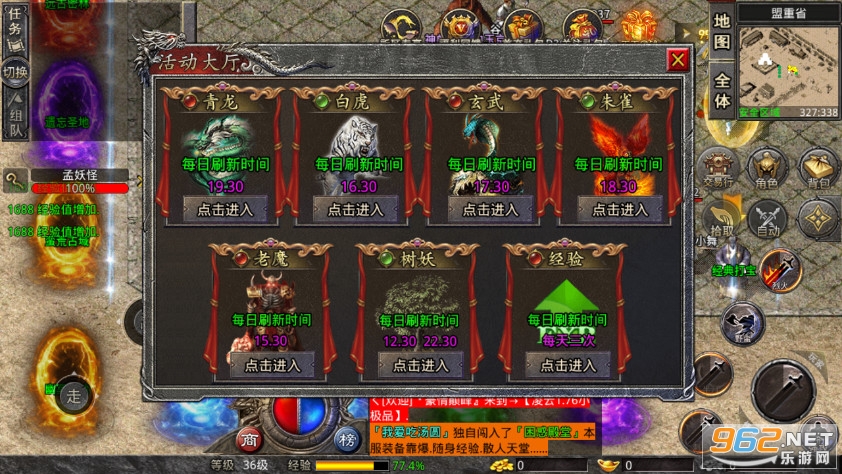Screen dimensions: 842x474
Task: Open the 角色 character sheet
Action: (767, 168)
